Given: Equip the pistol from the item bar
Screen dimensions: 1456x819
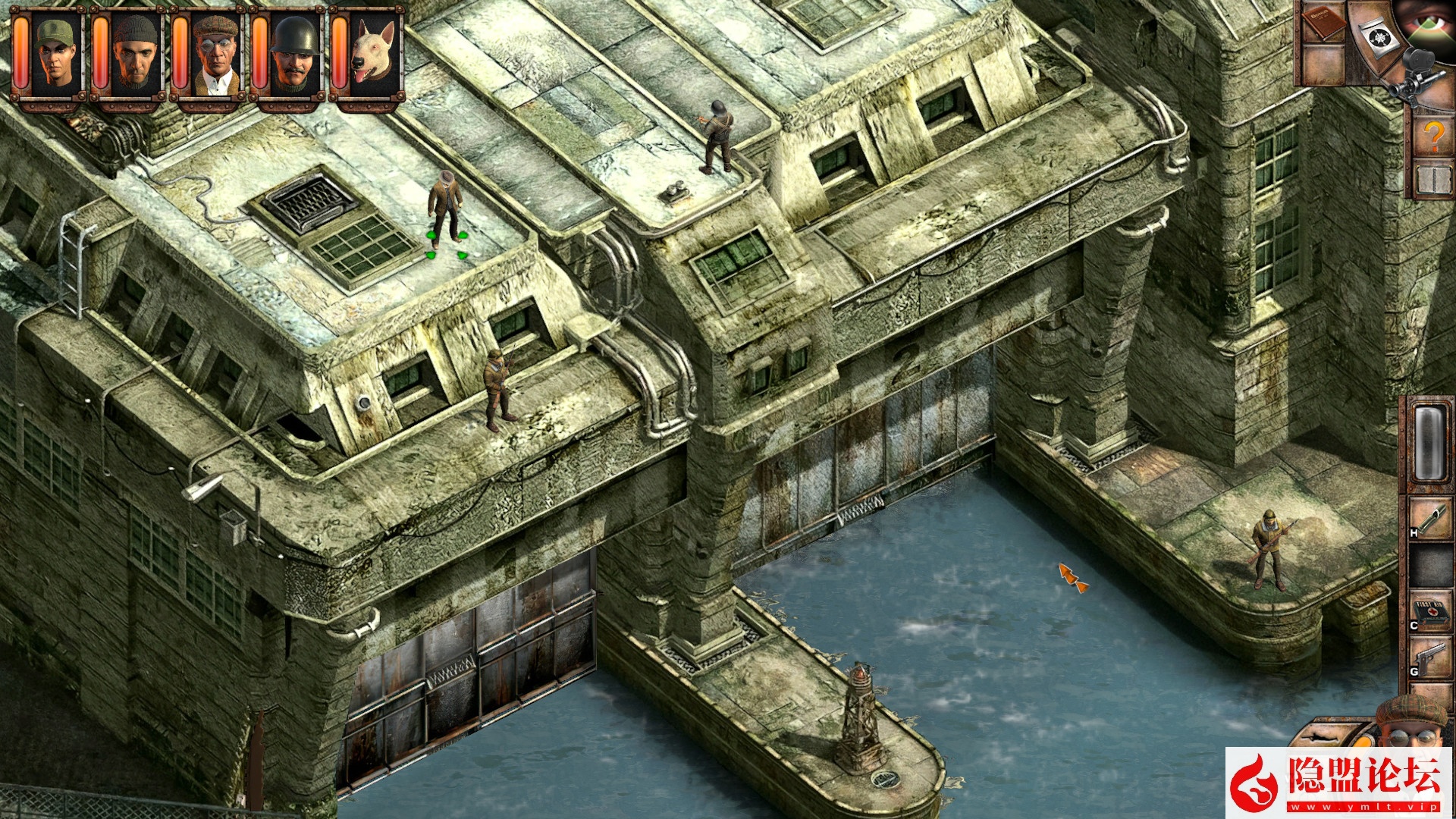Looking at the screenshot, I should [1432, 658].
